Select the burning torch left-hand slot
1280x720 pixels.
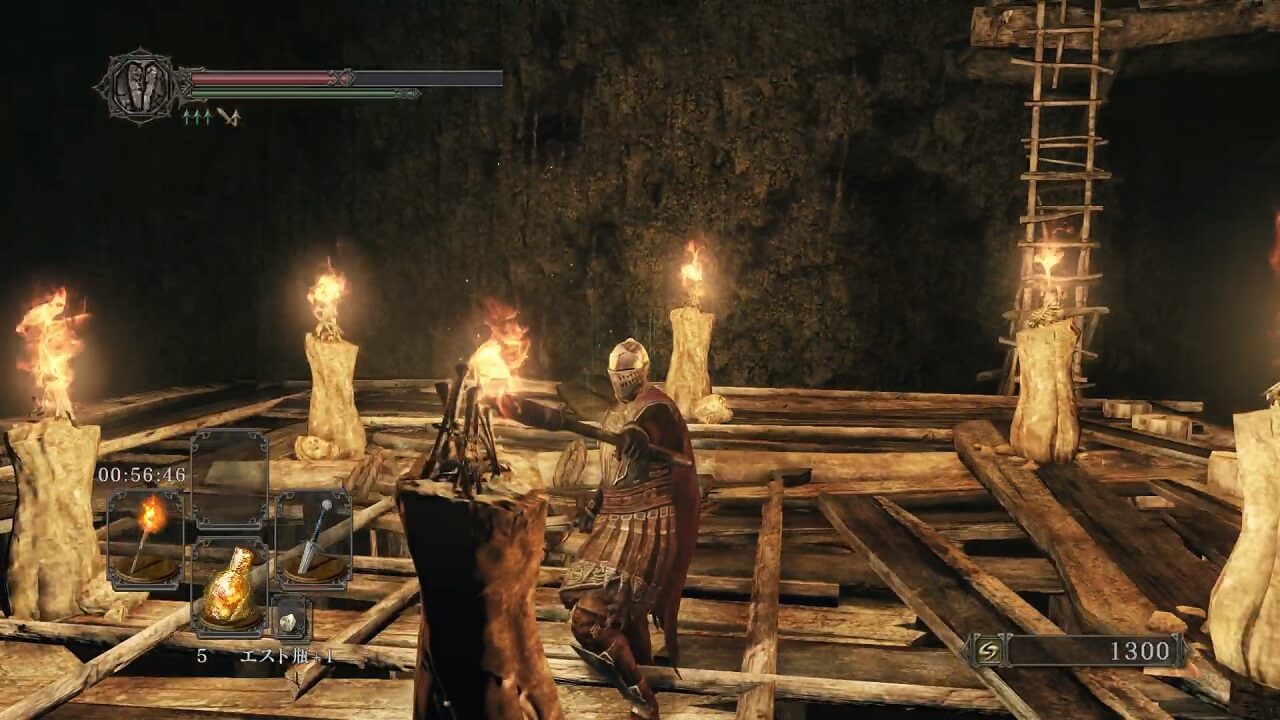point(146,540)
